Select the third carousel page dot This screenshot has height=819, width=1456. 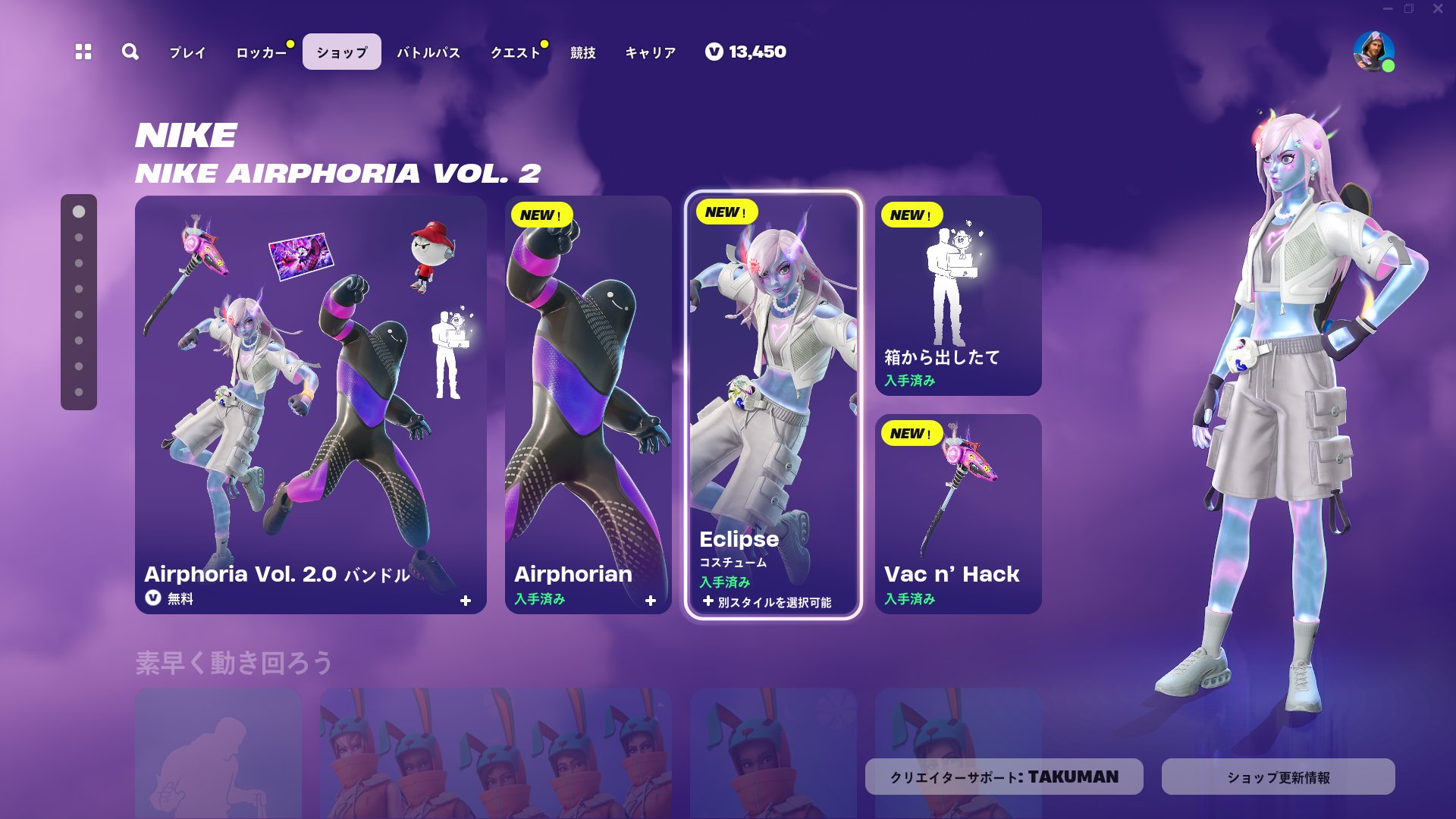(78, 262)
